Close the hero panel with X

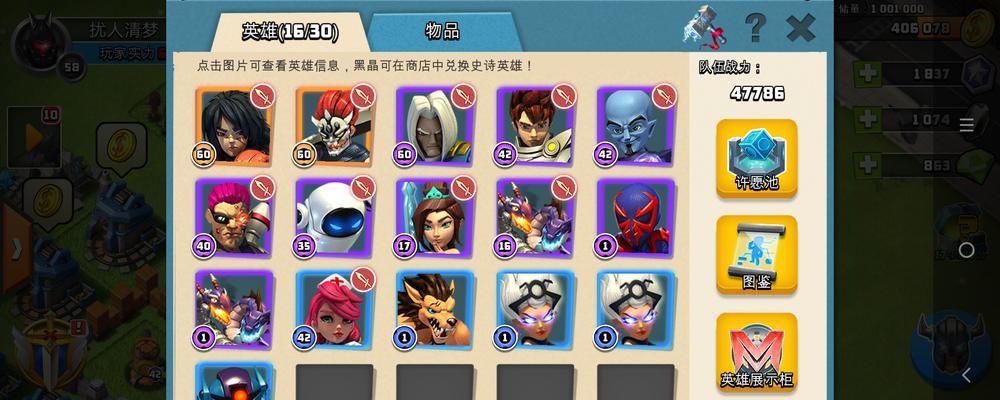click(800, 27)
